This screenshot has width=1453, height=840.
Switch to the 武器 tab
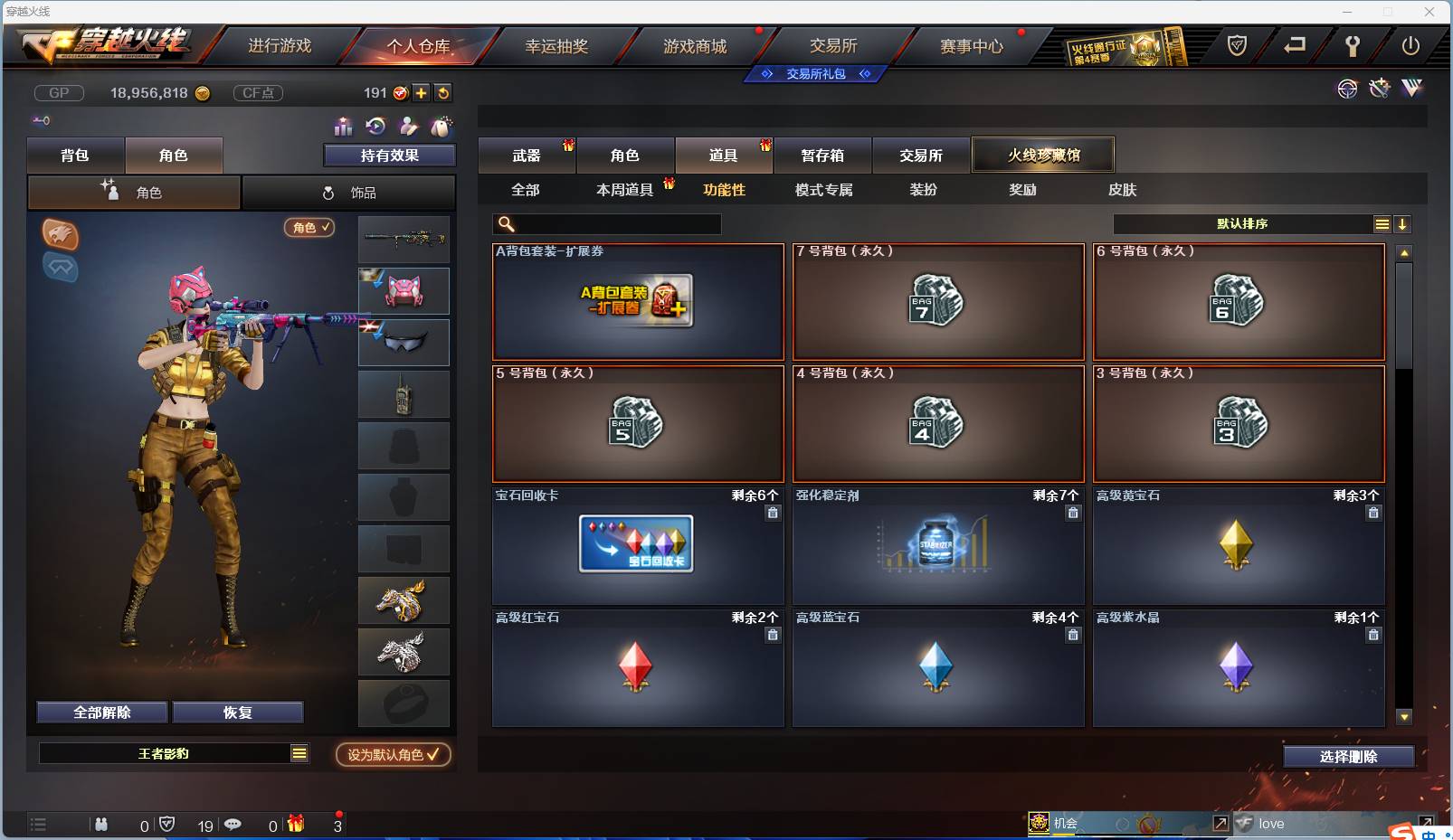(527, 154)
